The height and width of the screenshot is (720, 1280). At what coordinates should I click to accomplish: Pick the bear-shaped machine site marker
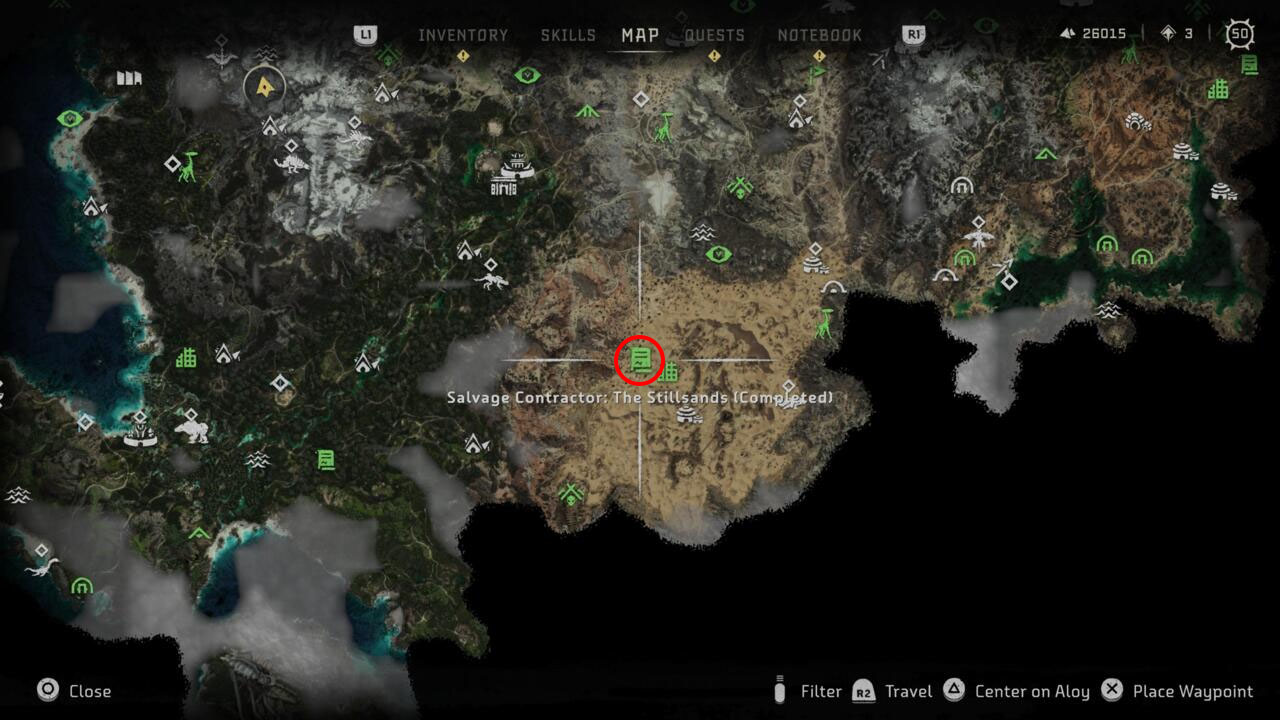(192, 430)
